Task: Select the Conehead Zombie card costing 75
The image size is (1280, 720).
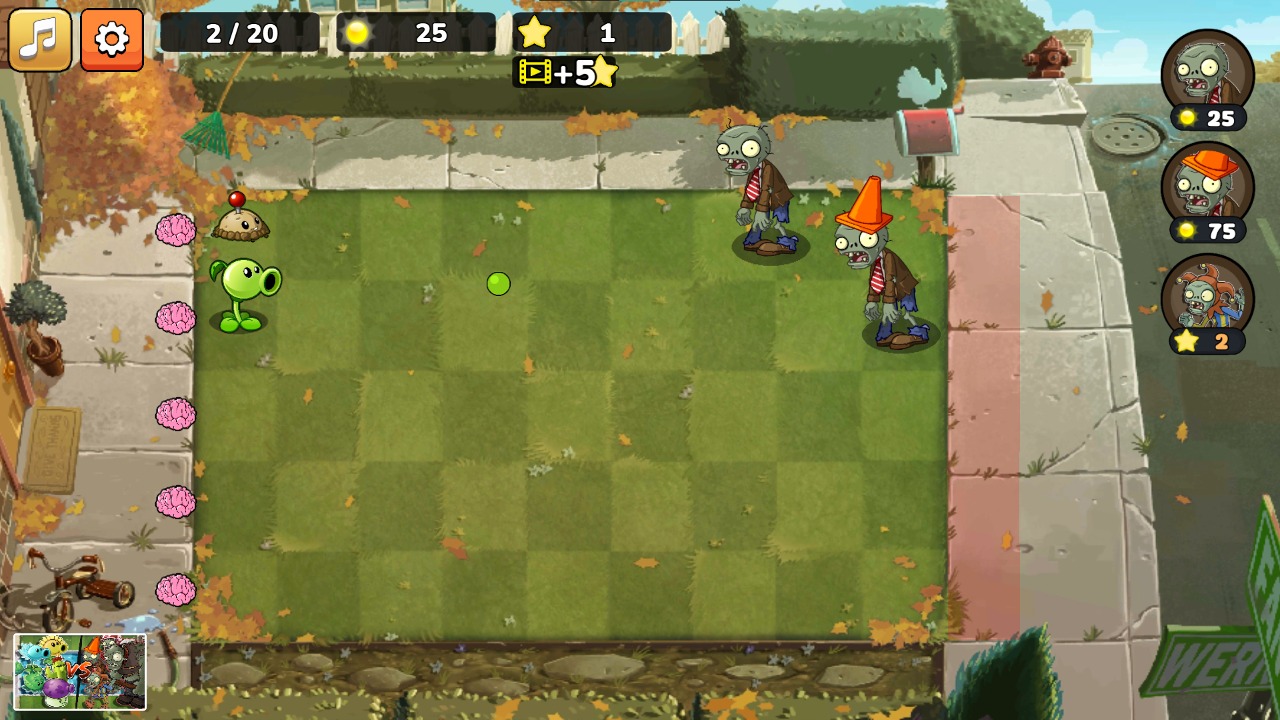Action: 1208,190
